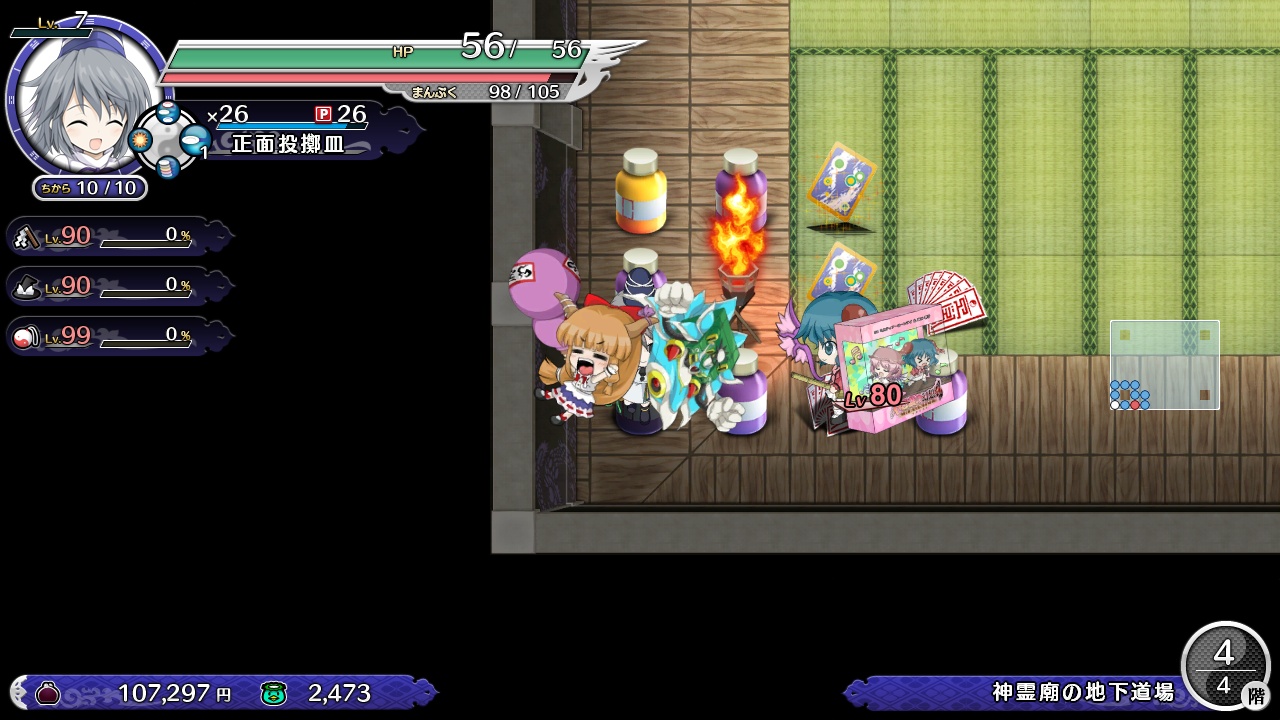
Task: Select the stacked colored plates danmaku slot
Action: point(168,167)
